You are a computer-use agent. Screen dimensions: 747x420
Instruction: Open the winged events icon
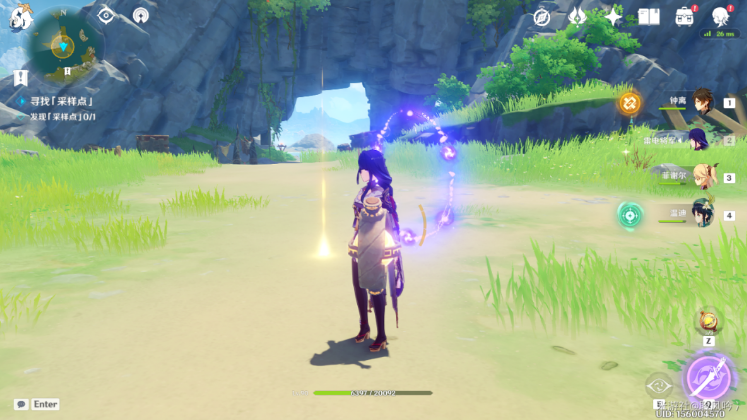point(578,16)
